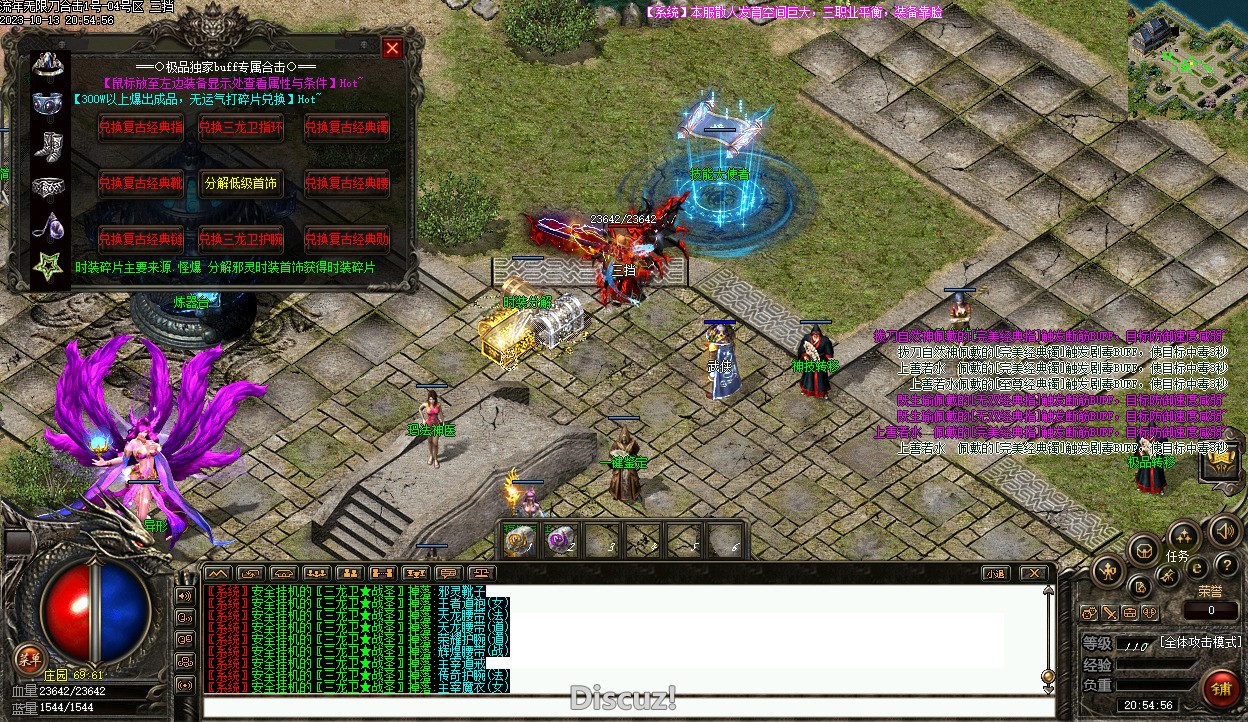Choose the 兑换复古经典勋 button
The image size is (1248, 722).
[346, 240]
